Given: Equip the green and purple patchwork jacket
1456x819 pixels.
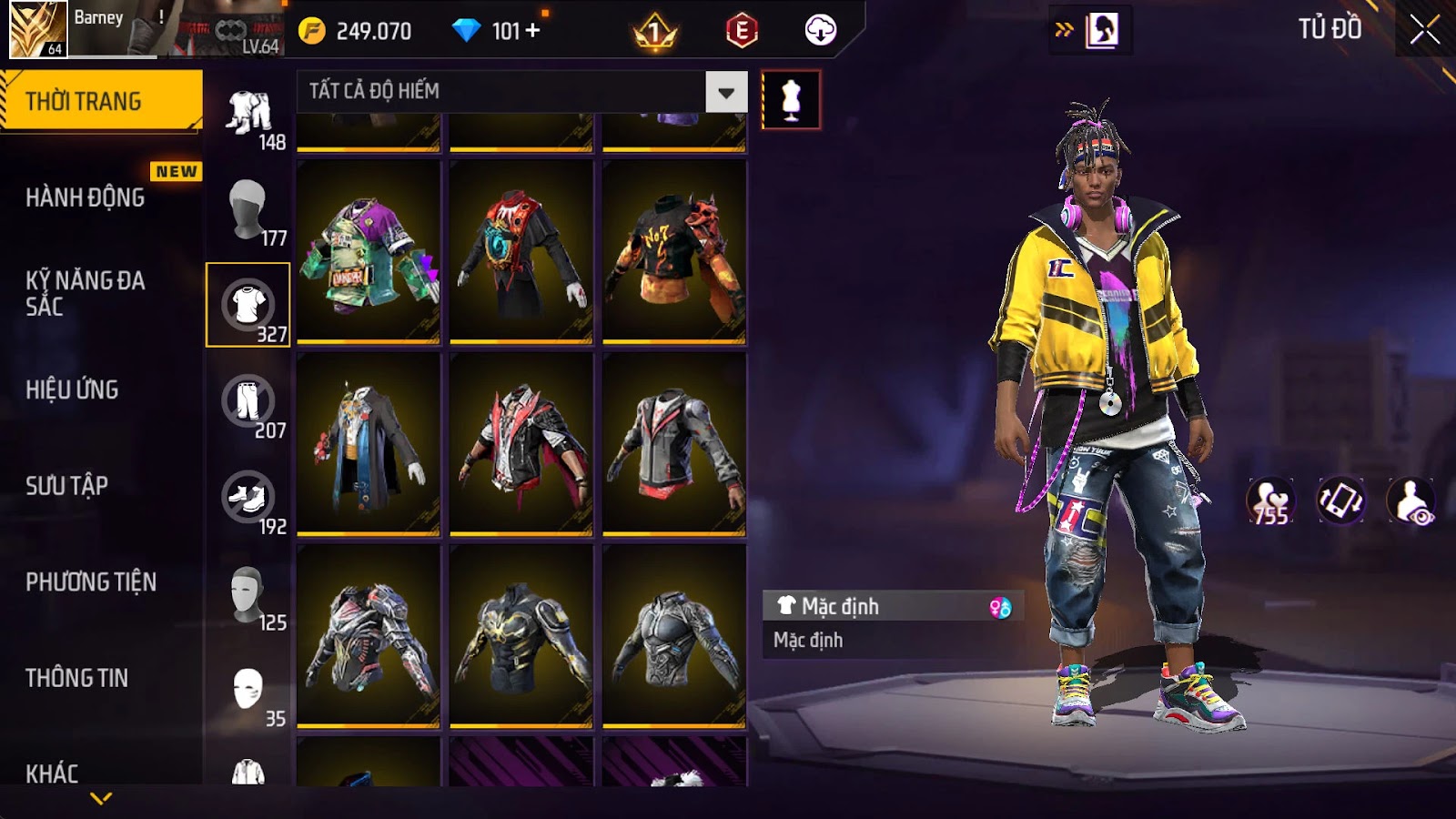Looking at the screenshot, I should coord(369,252).
